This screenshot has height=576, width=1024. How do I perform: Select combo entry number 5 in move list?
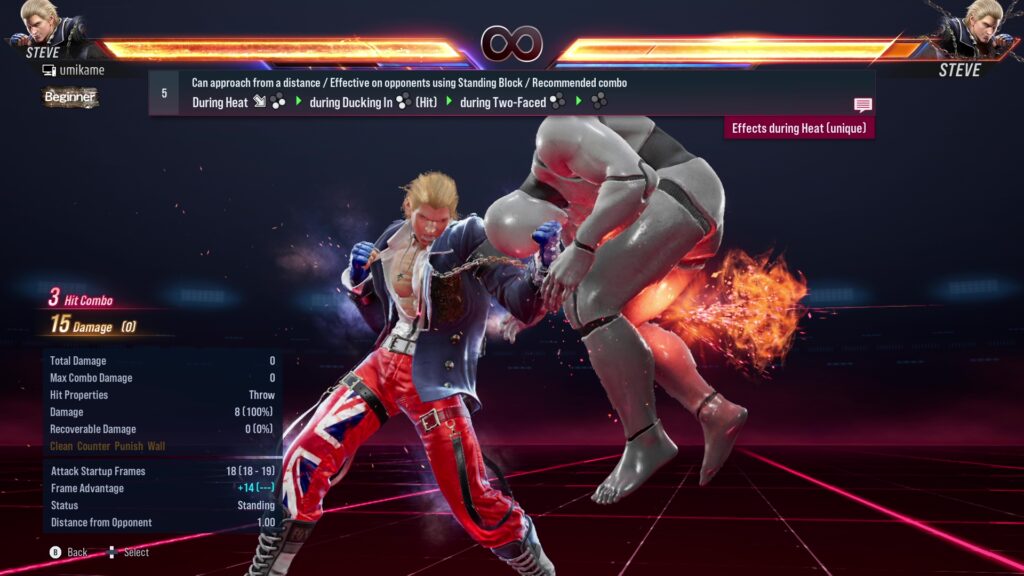pyautogui.click(x=164, y=93)
